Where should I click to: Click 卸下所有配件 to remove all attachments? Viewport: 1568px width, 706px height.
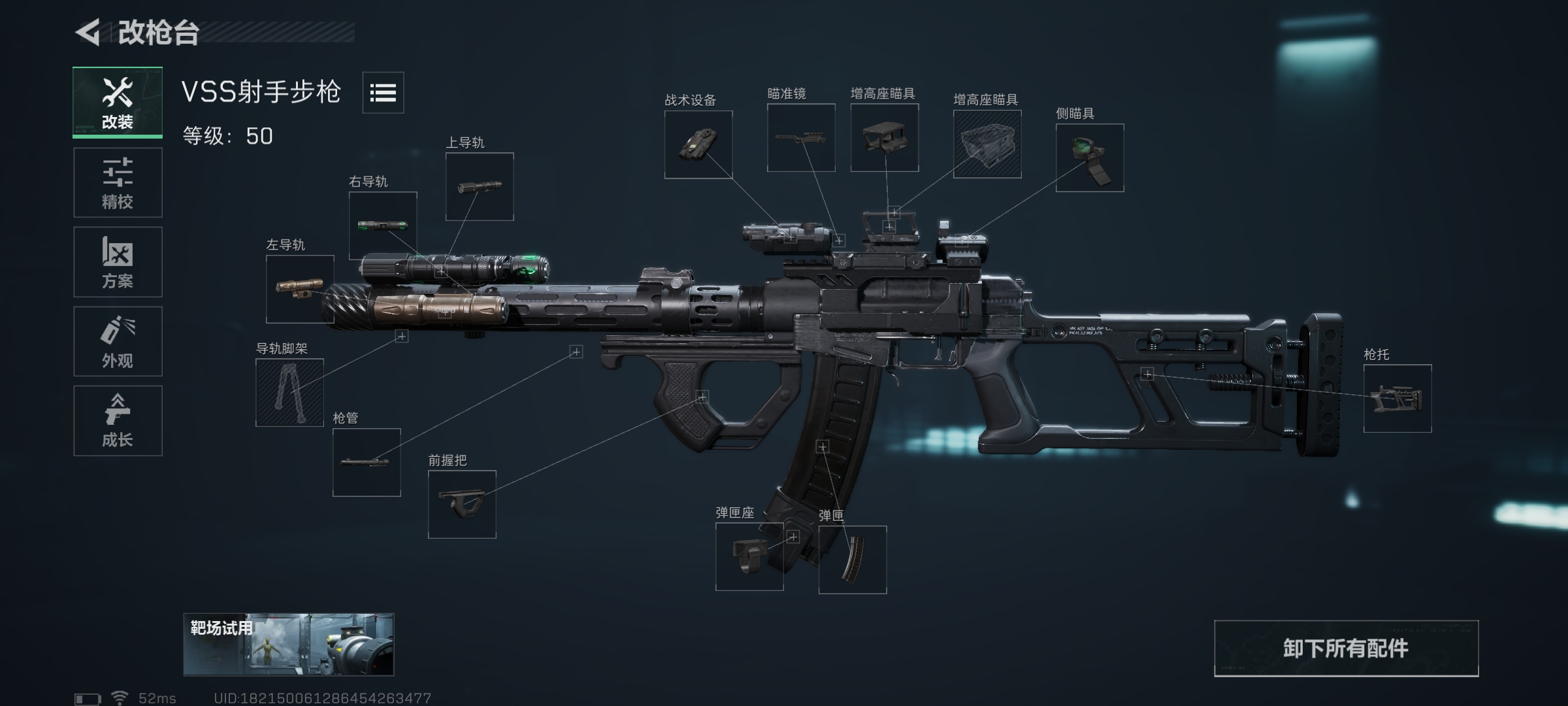[x=1346, y=648]
